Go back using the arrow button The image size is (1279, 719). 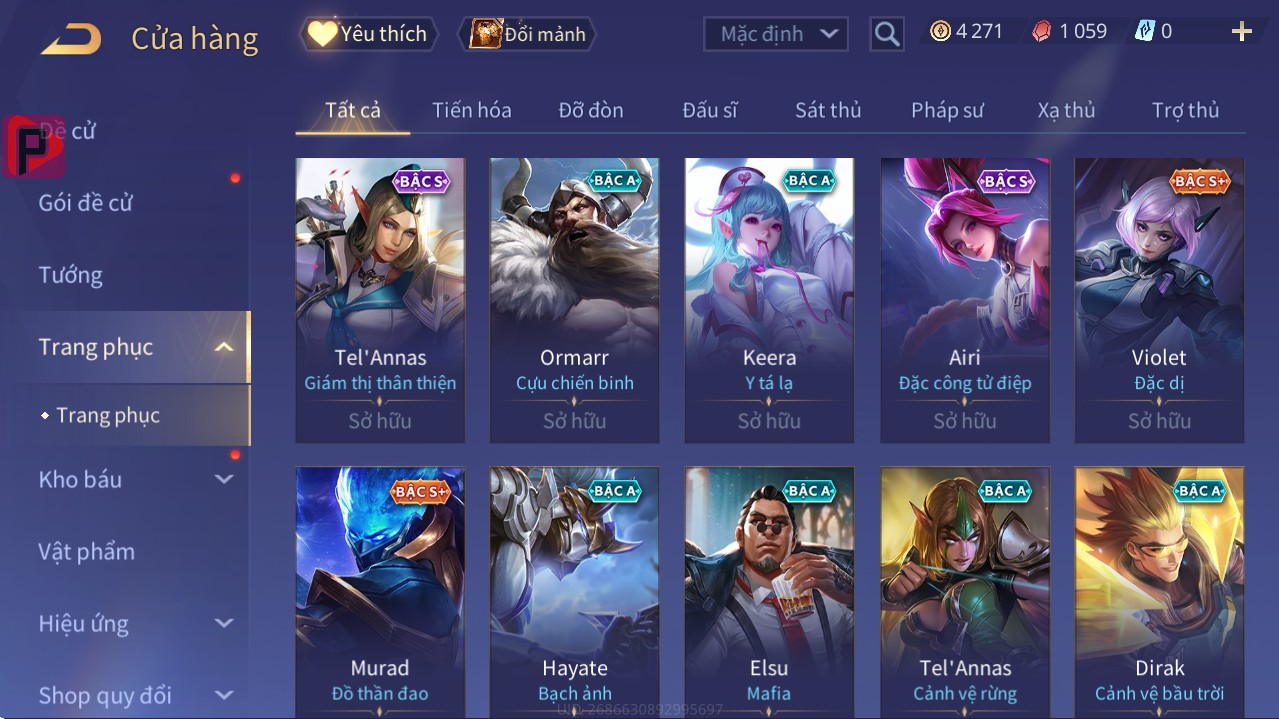pyautogui.click(x=71, y=40)
